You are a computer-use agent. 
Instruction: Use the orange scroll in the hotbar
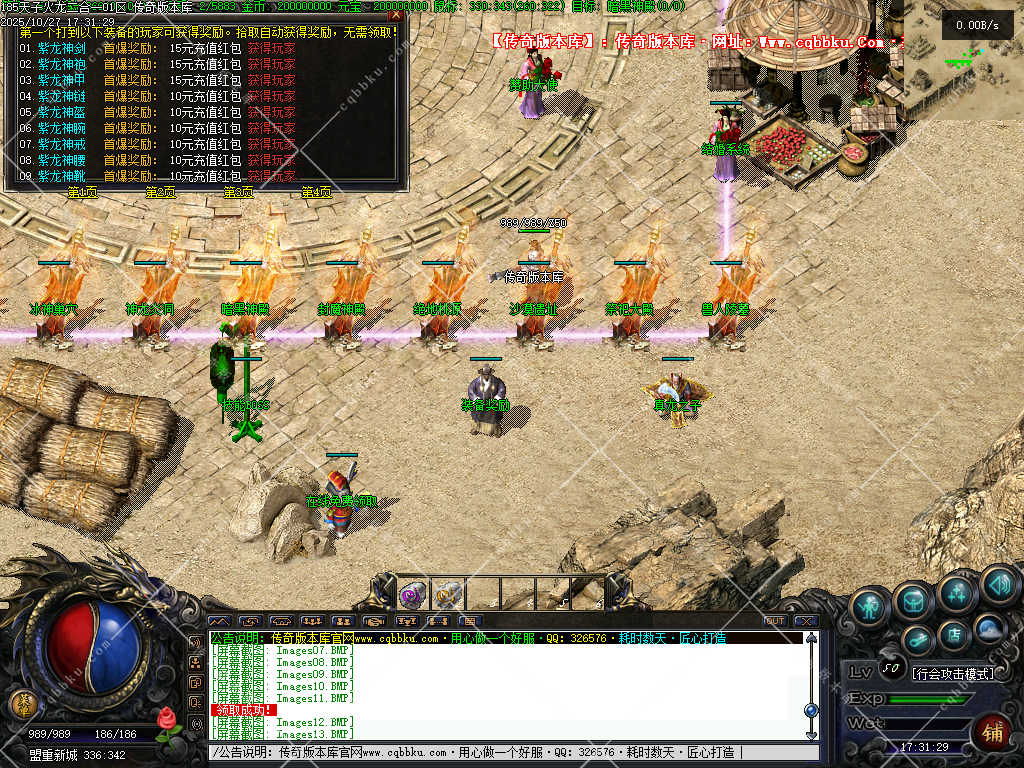tap(447, 595)
